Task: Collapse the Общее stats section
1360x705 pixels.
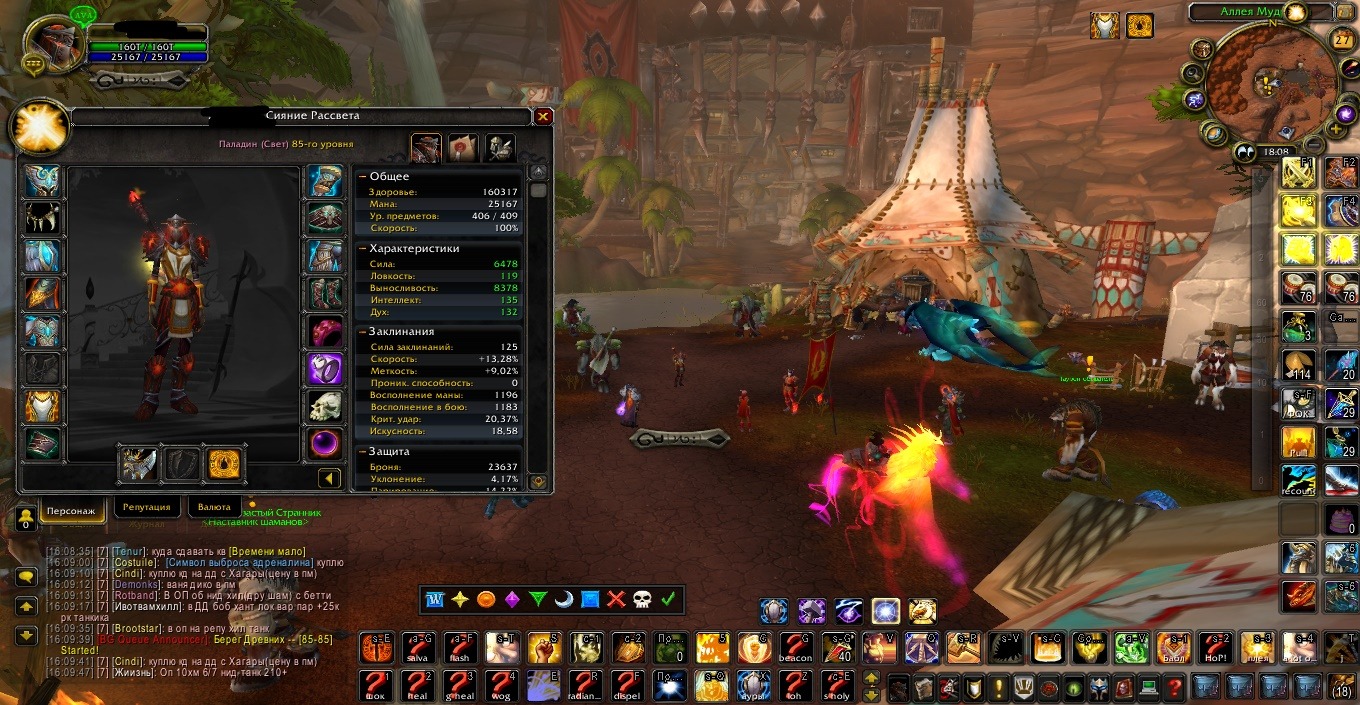Action: [x=363, y=176]
